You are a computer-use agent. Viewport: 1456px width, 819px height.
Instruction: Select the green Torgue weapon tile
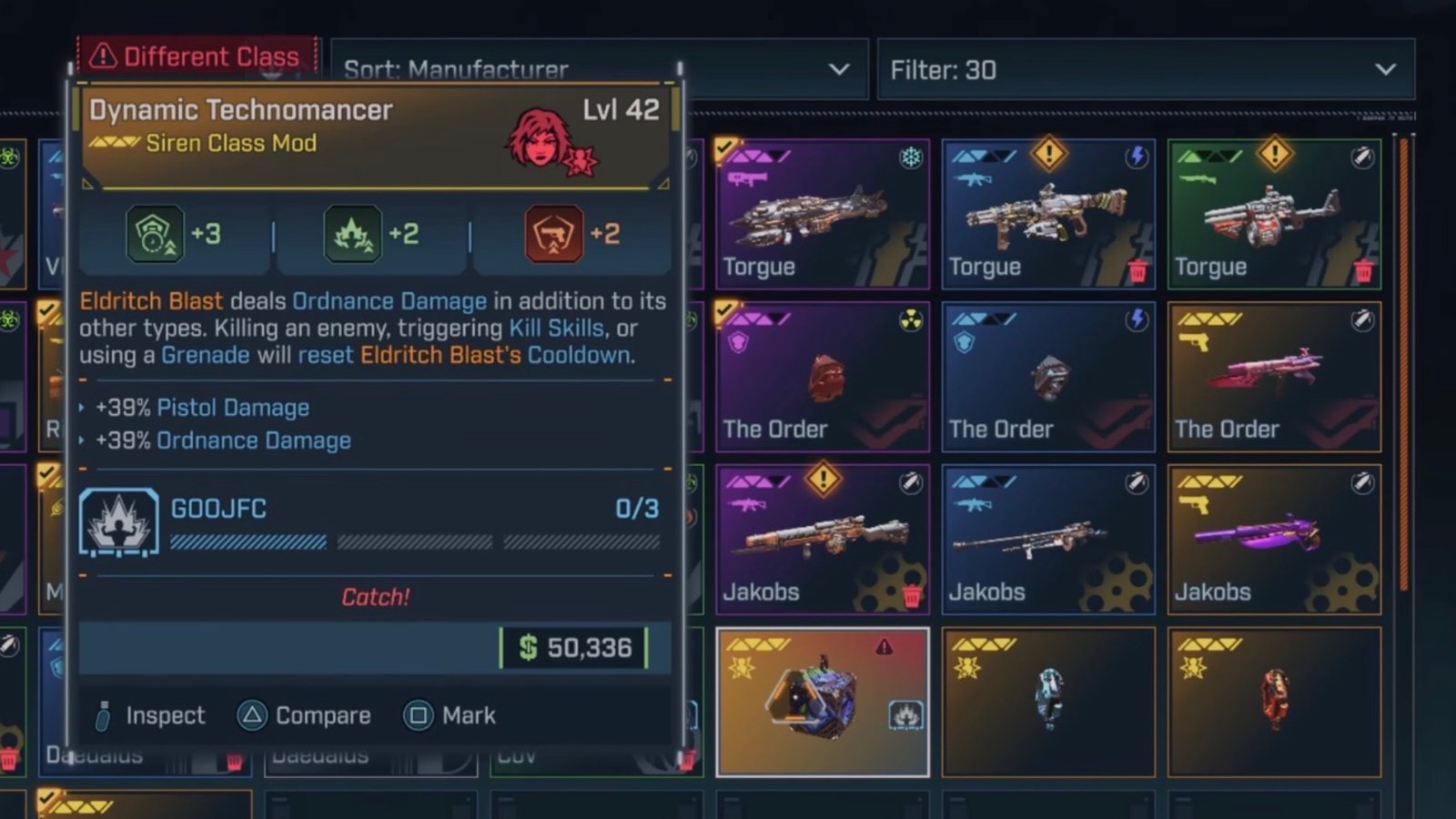coord(1274,214)
